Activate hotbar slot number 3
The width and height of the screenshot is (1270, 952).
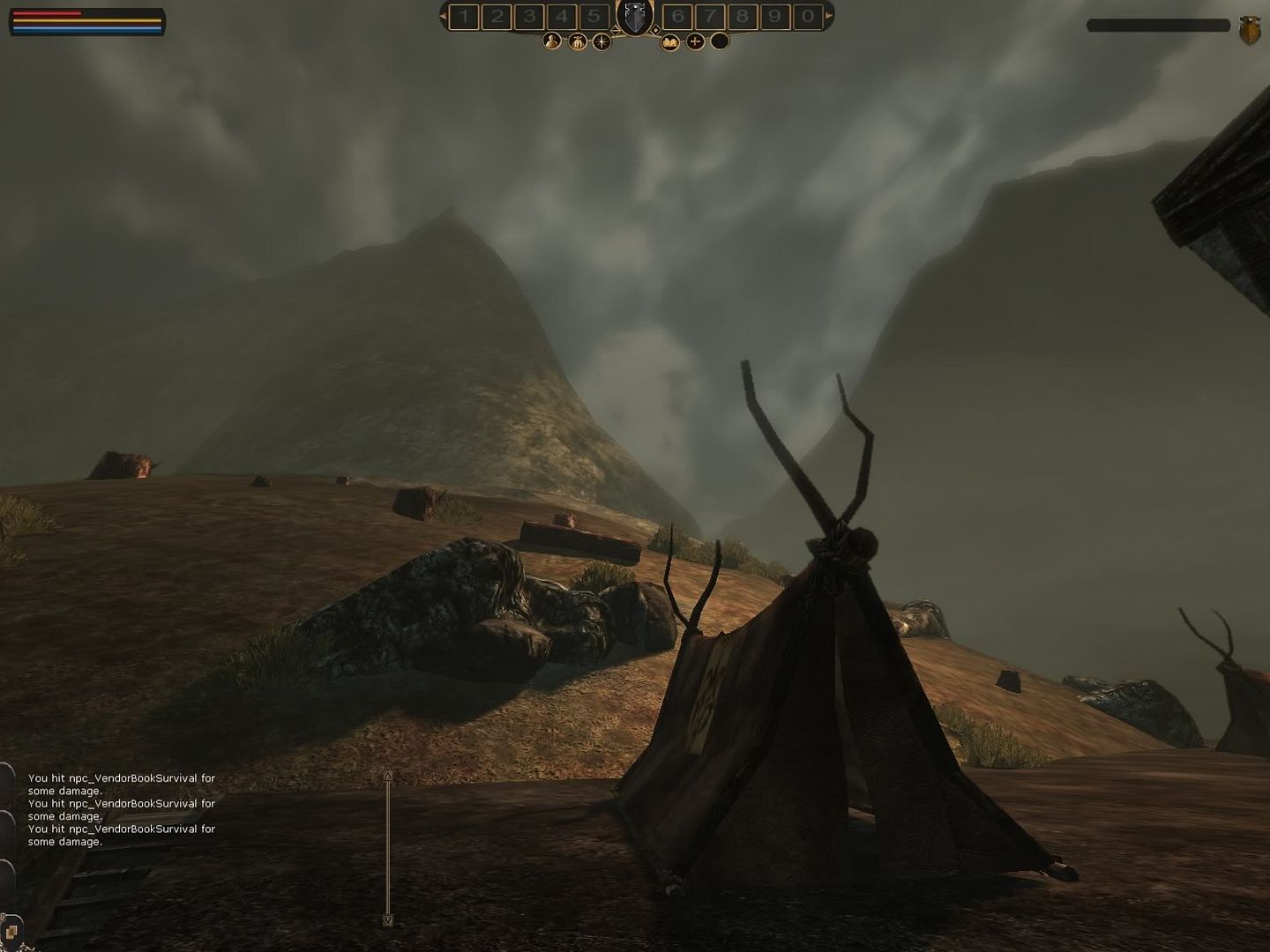point(529,16)
